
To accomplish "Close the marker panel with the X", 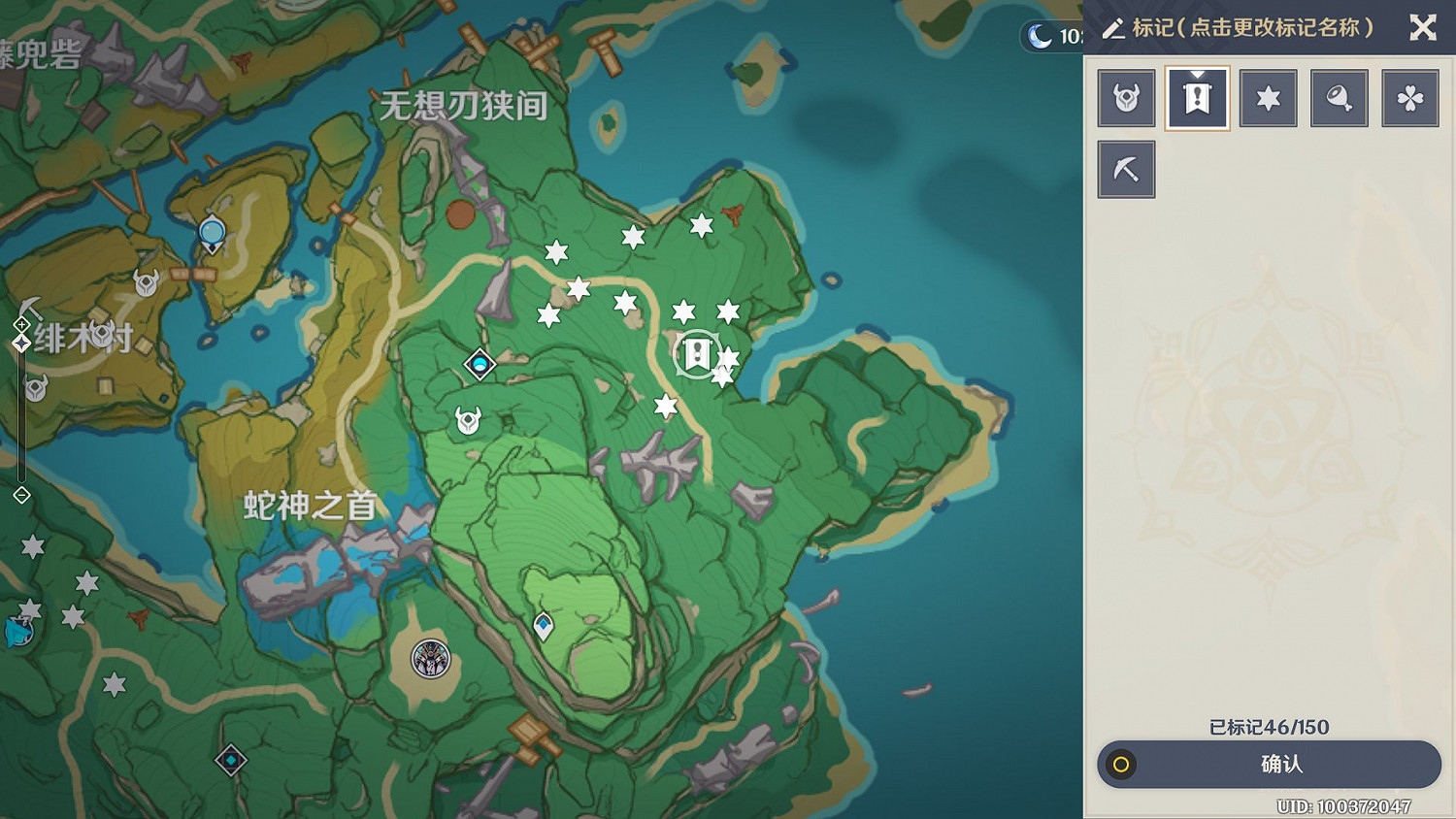I will tap(1423, 28).
